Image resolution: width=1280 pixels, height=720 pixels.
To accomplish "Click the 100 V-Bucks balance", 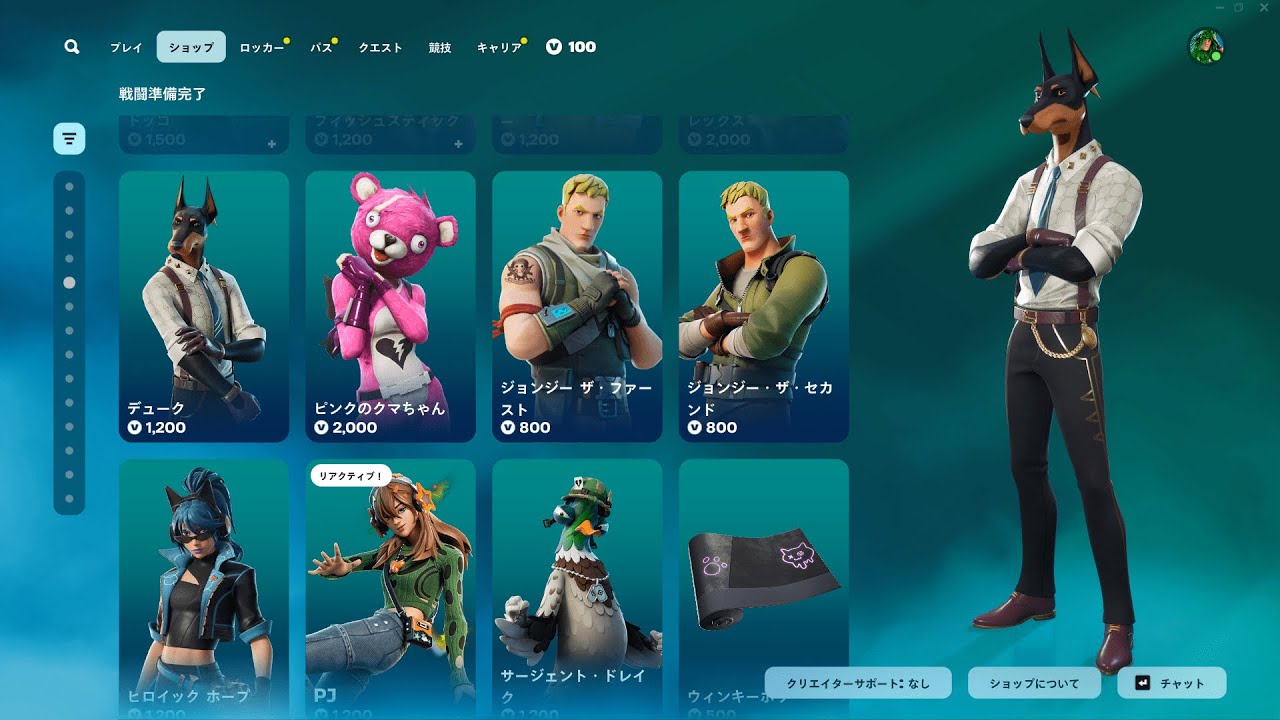I will [x=571, y=47].
